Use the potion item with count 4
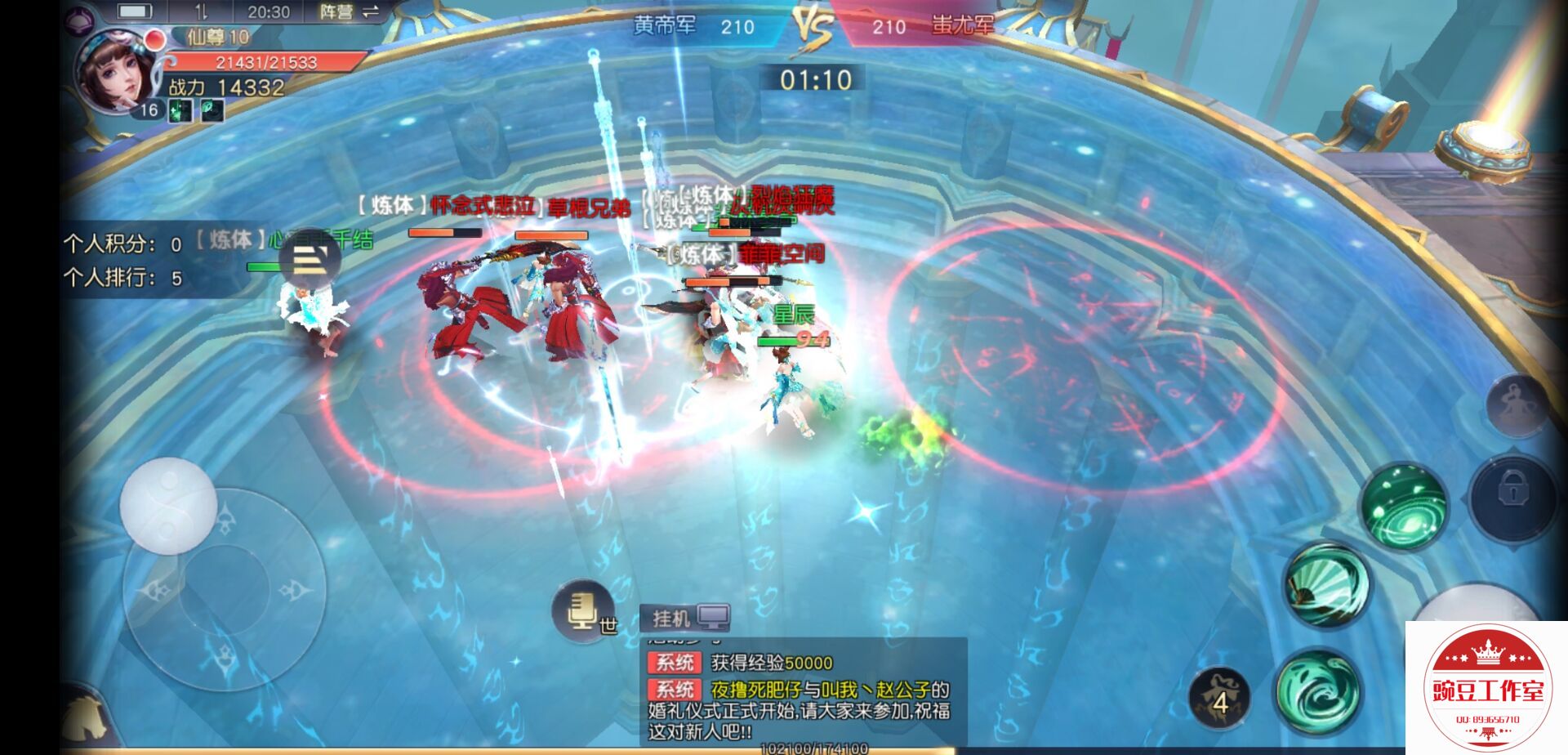 [1219, 699]
